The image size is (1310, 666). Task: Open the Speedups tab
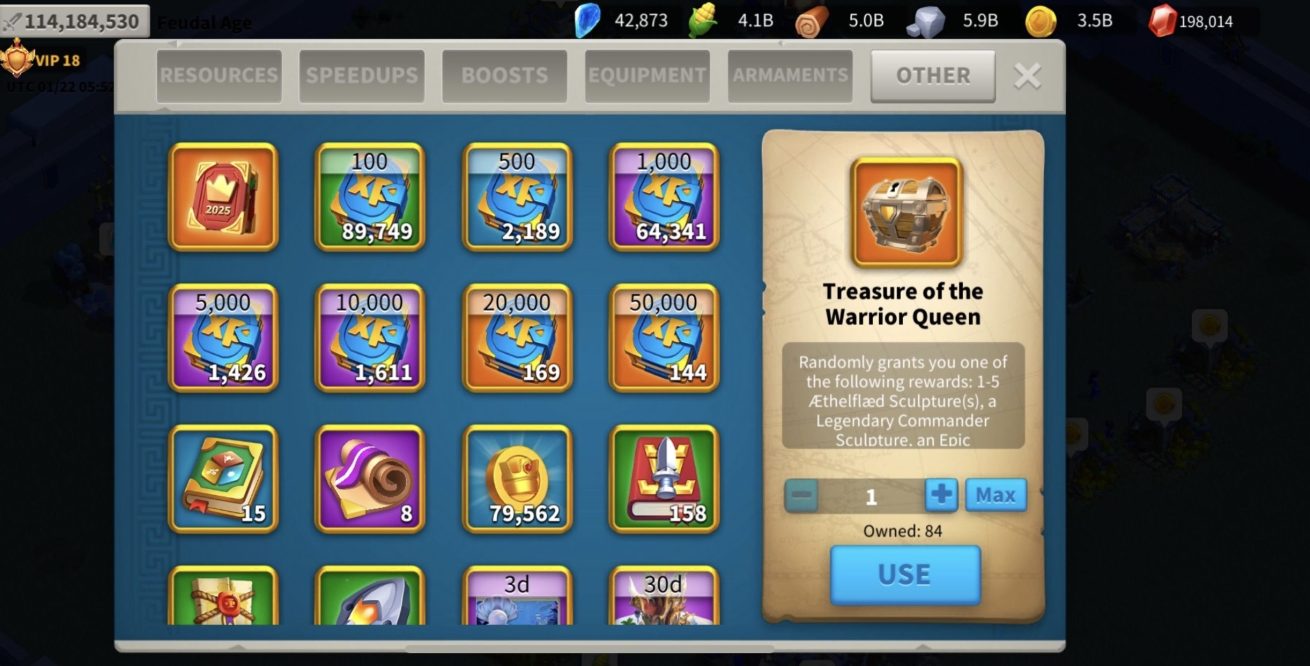click(x=362, y=76)
